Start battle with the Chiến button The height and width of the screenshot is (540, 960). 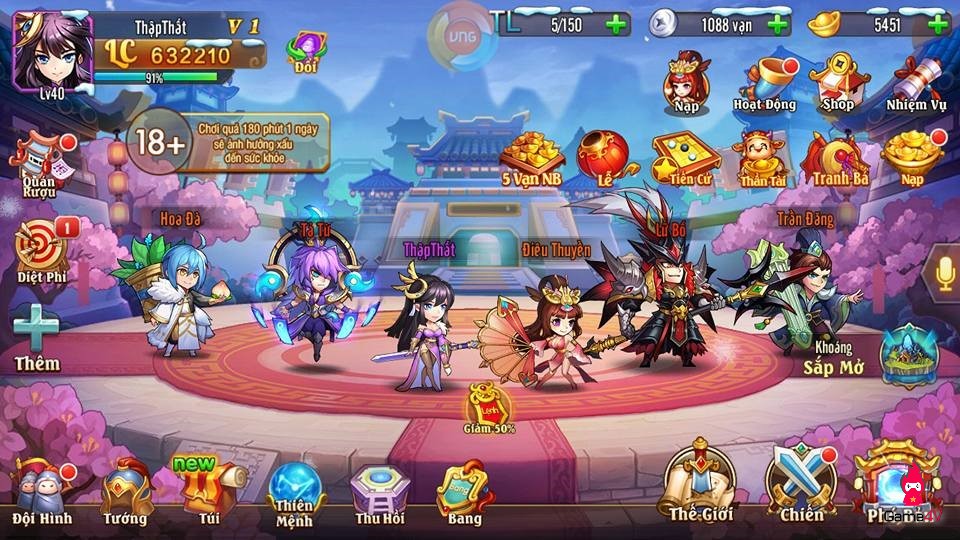[x=802, y=482]
